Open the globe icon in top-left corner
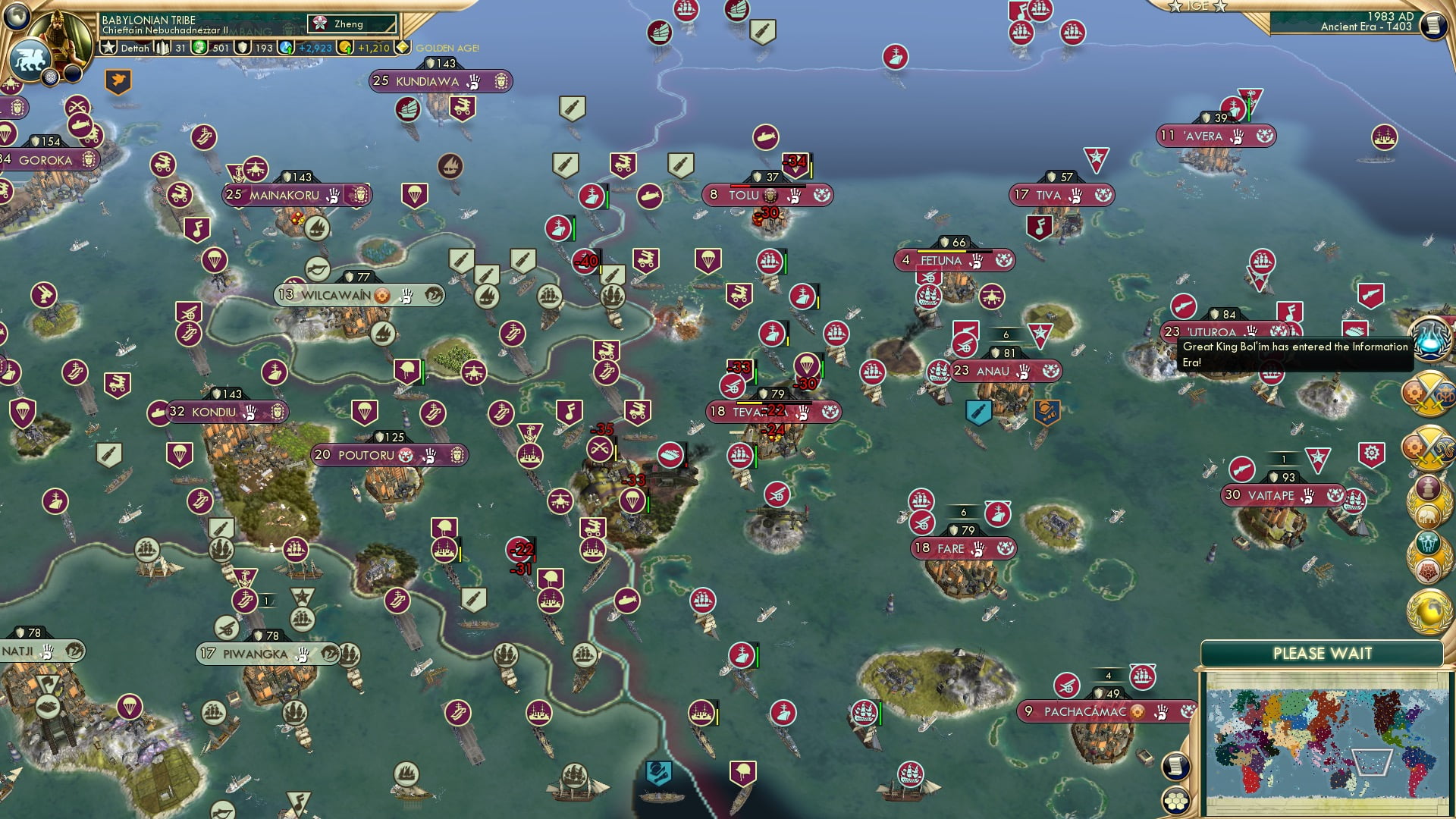 pyautogui.click(x=15, y=14)
